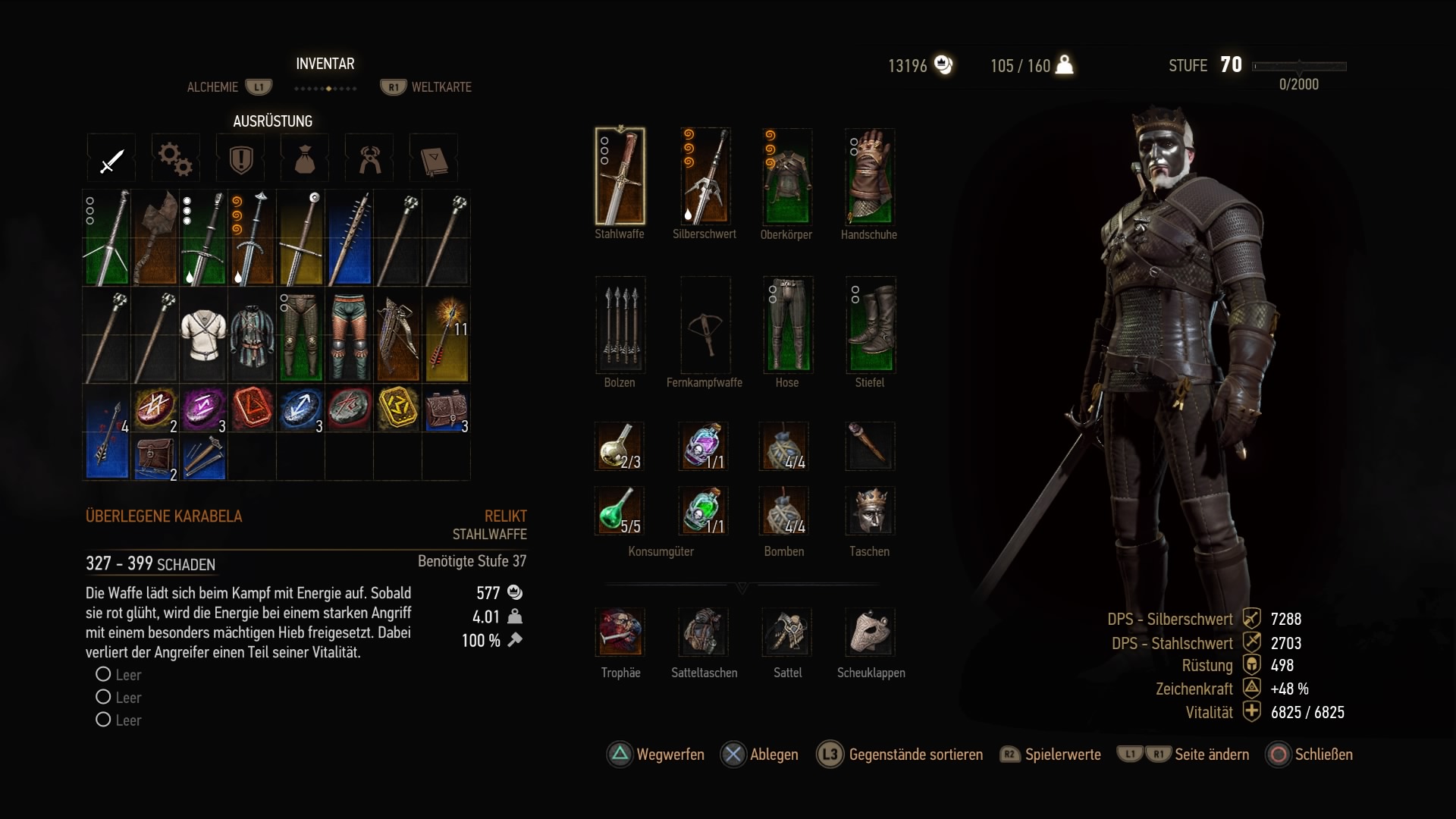The width and height of the screenshot is (1456, 819).
Task: Select the sword weapons category tab
Action: [111, 159]
